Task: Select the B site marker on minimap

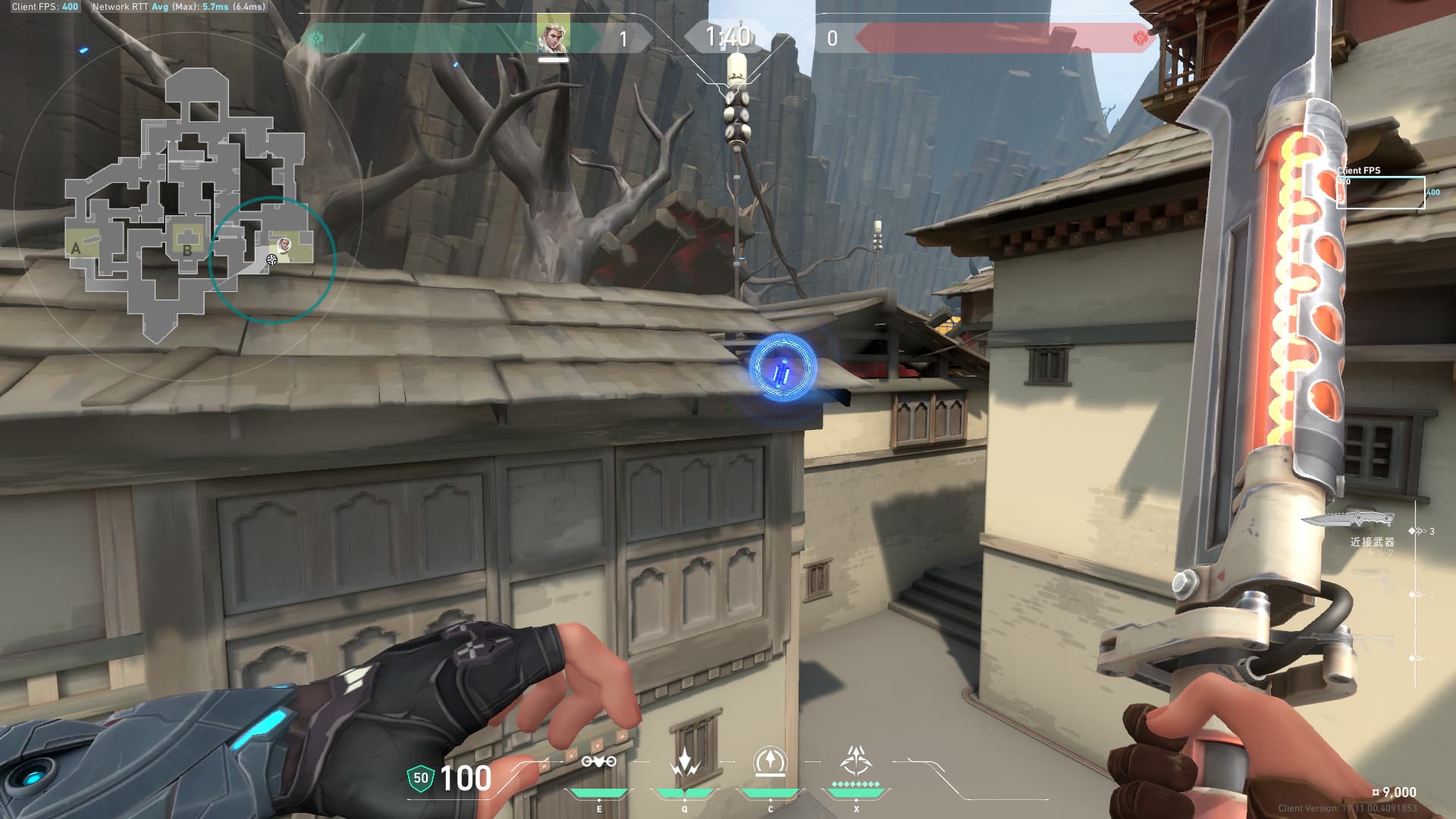Action: (x=187, y=249)
